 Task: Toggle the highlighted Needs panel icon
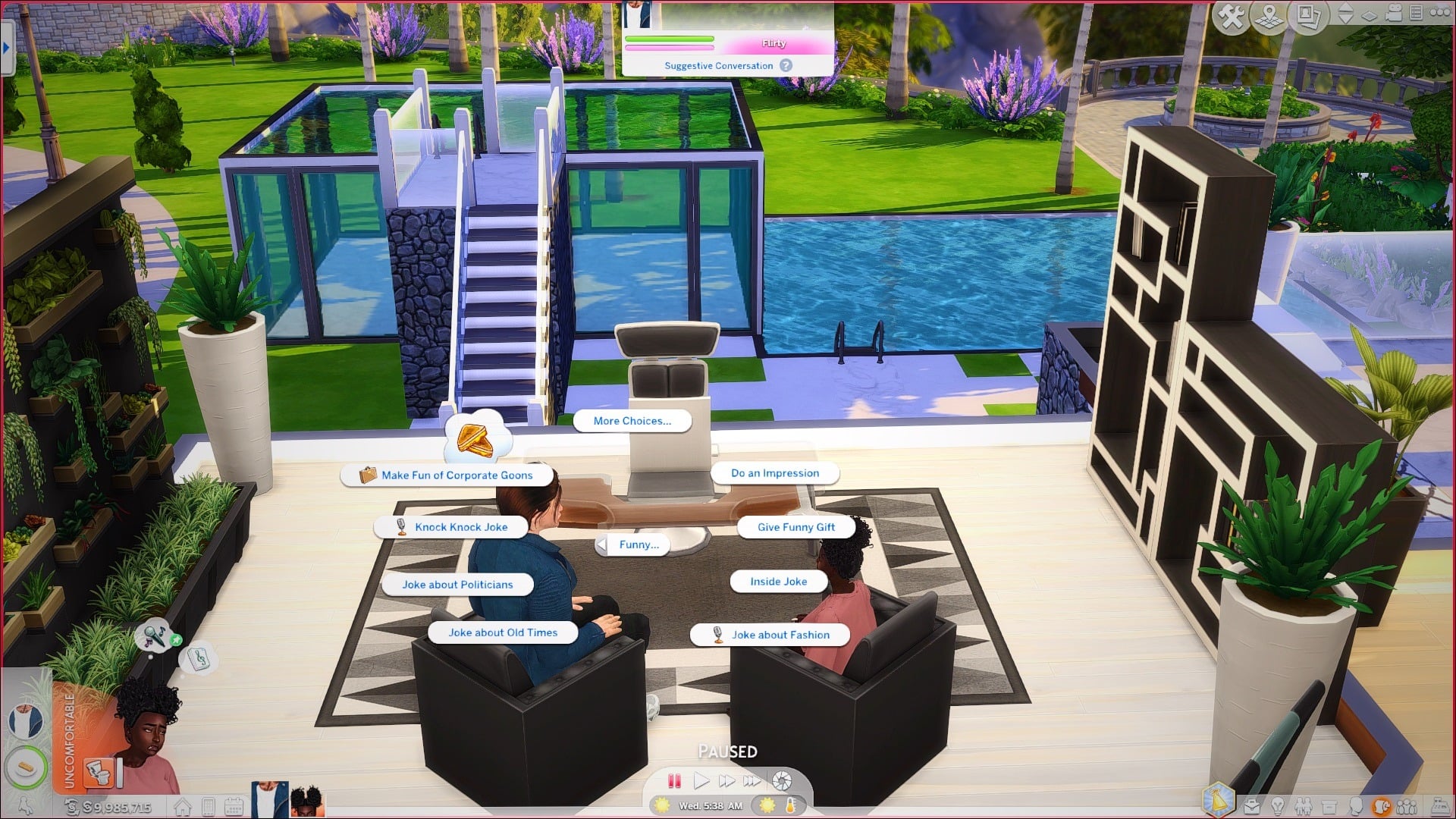(1382, 806)
